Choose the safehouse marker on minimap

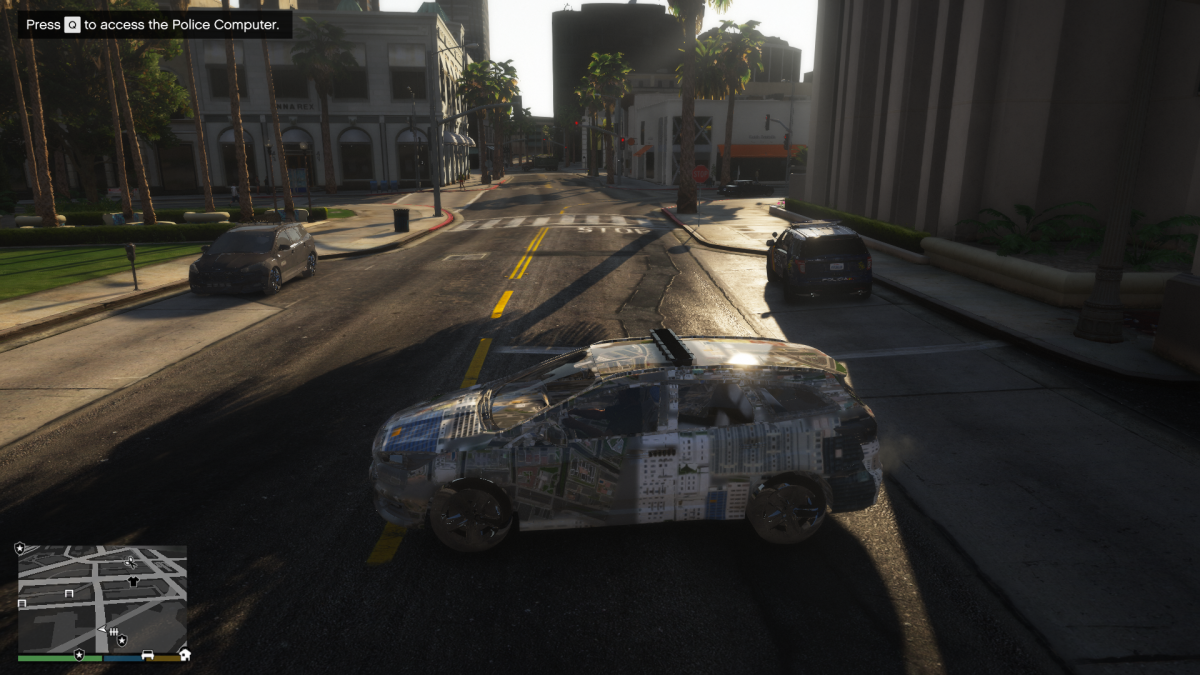click(x=184, y=655)
